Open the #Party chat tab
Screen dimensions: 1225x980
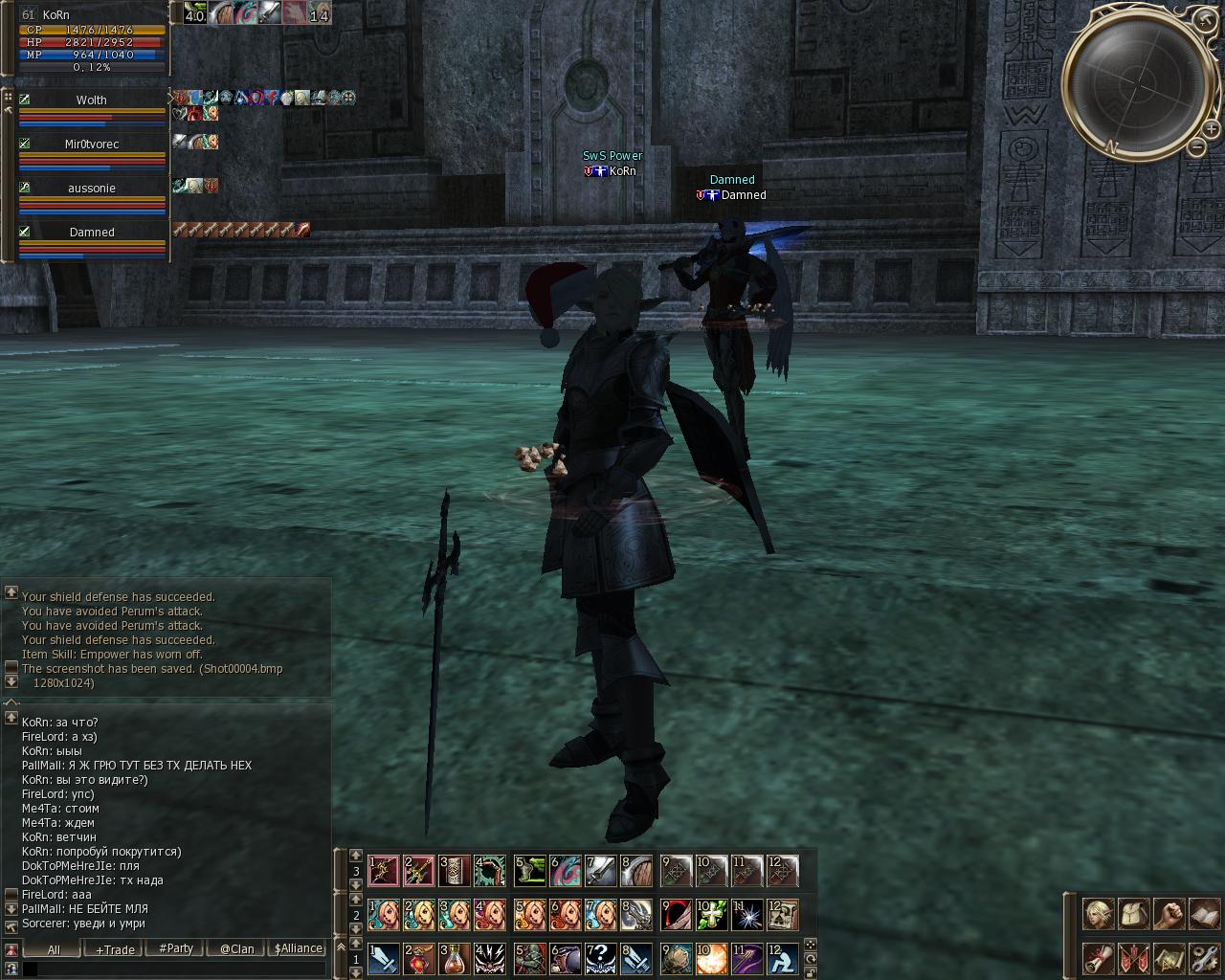pyautogui.click(x=176, y=949)
